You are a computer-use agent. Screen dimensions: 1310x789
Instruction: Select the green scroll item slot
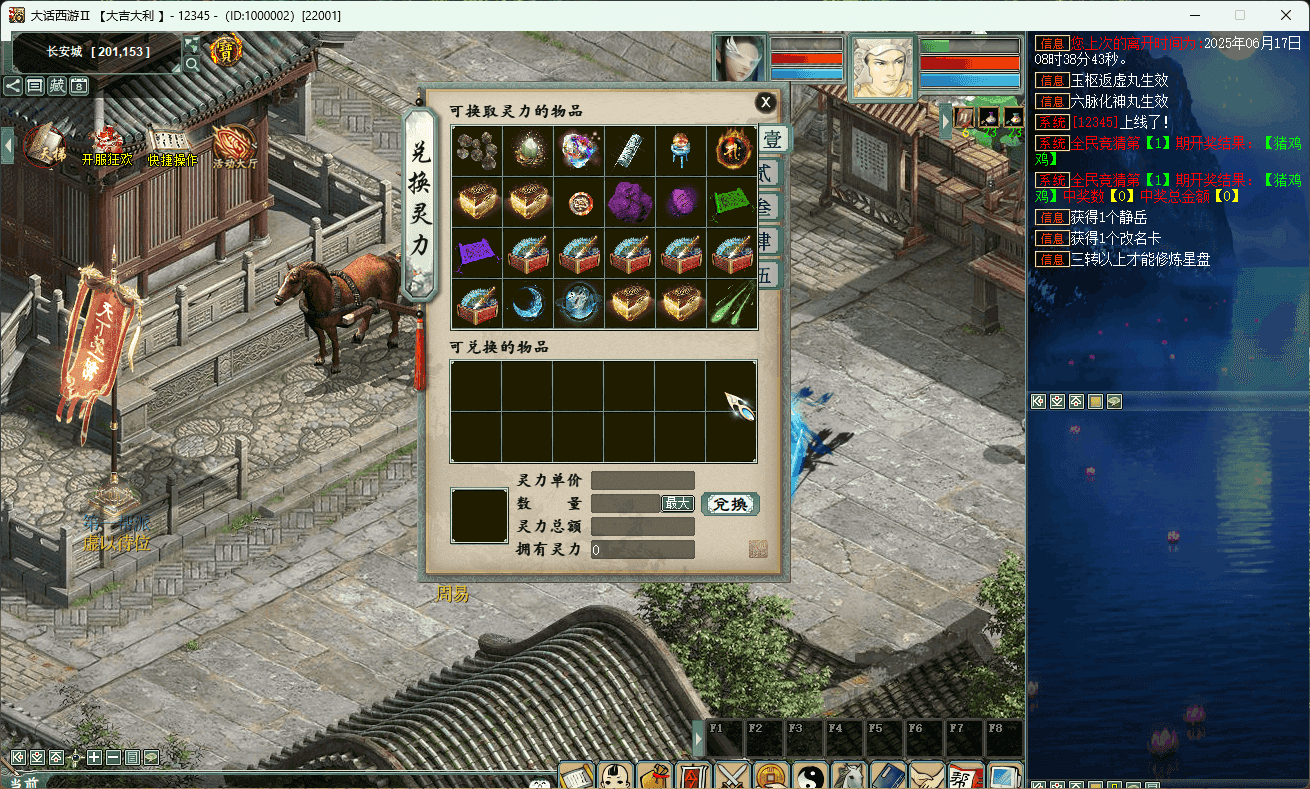pos(732,202)
